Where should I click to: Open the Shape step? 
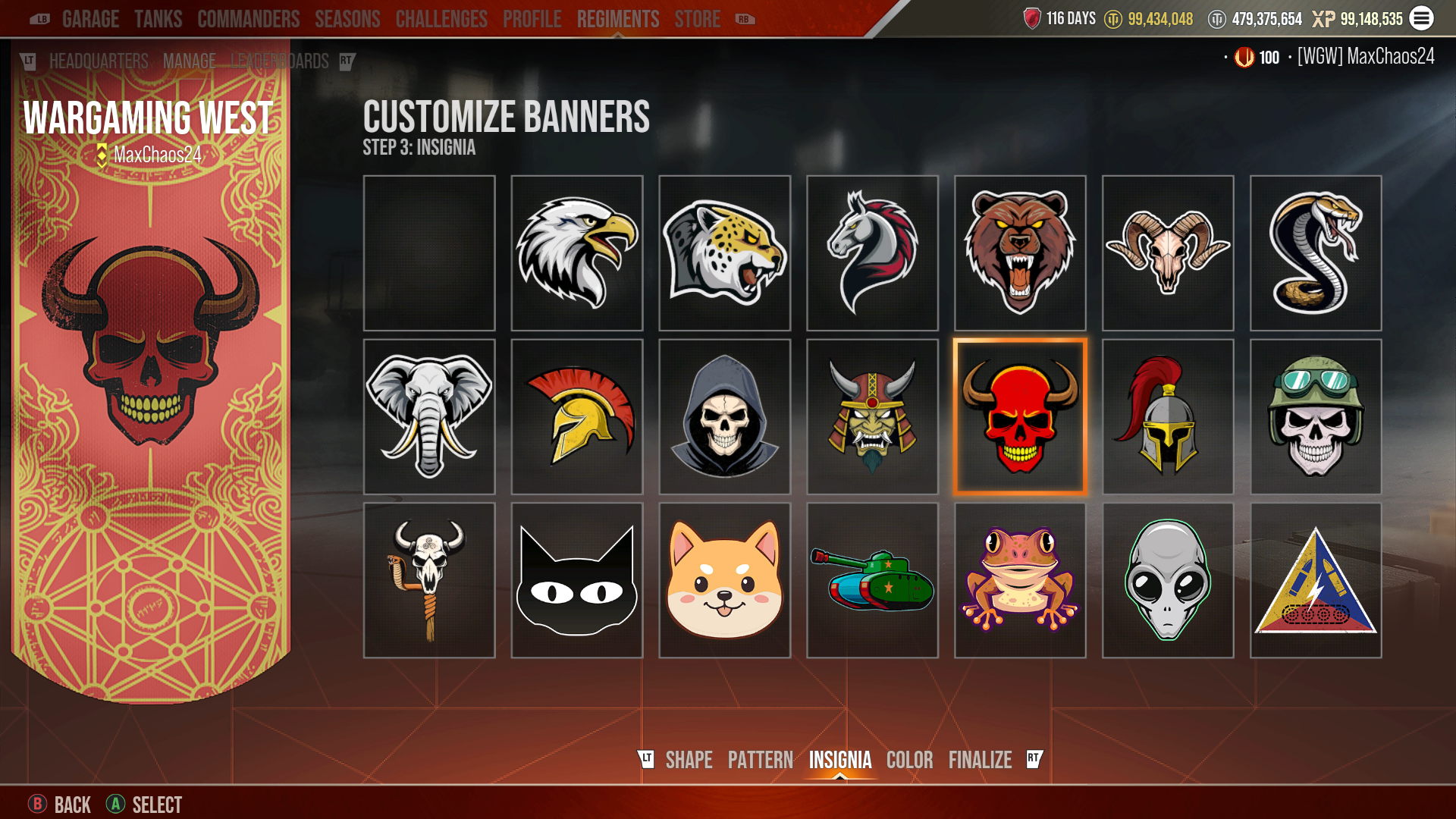tap(689, 760)
